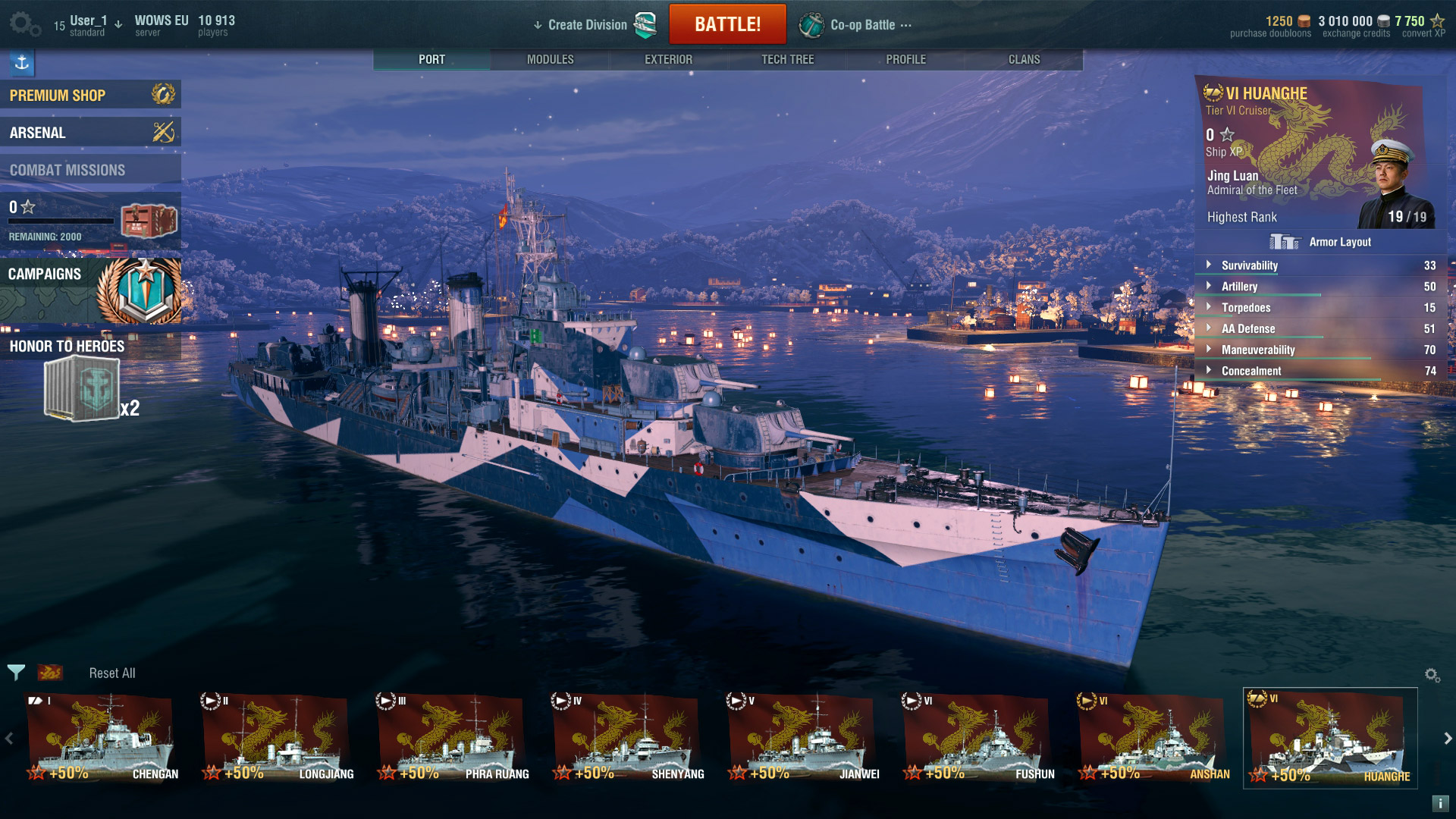Open the Honor to Heroes container
The height and width of the screenshot is (819, 1456).
coord(83,388)
